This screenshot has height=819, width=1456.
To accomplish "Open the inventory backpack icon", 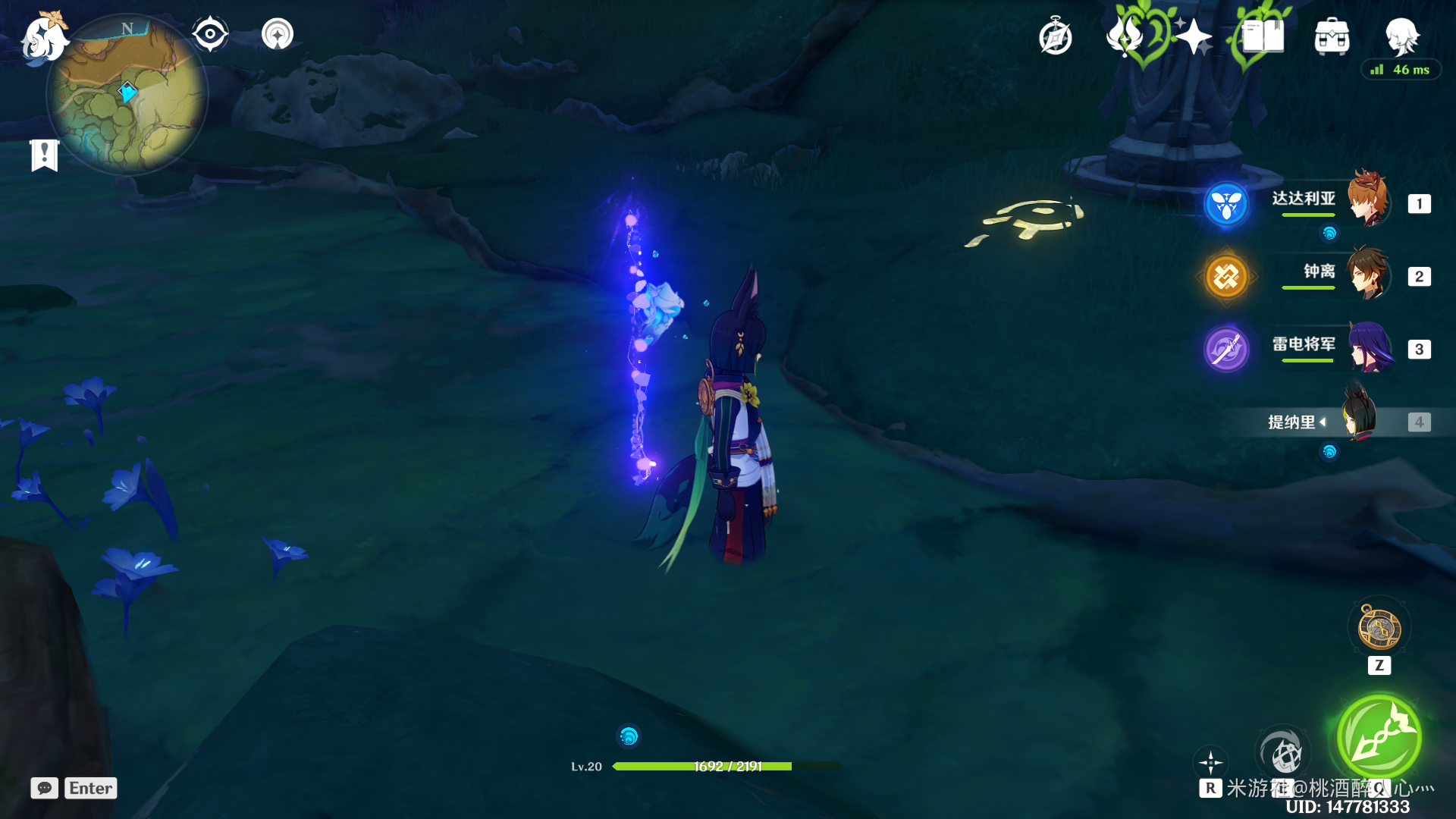I will tap(1332, 36).
